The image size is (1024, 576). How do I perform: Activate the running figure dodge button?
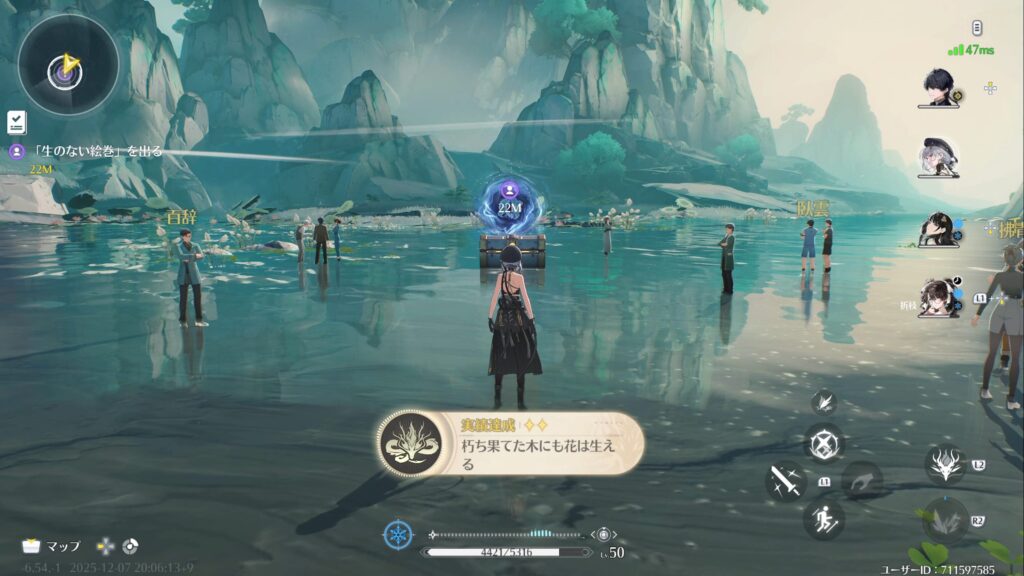(x=824, y=519)
